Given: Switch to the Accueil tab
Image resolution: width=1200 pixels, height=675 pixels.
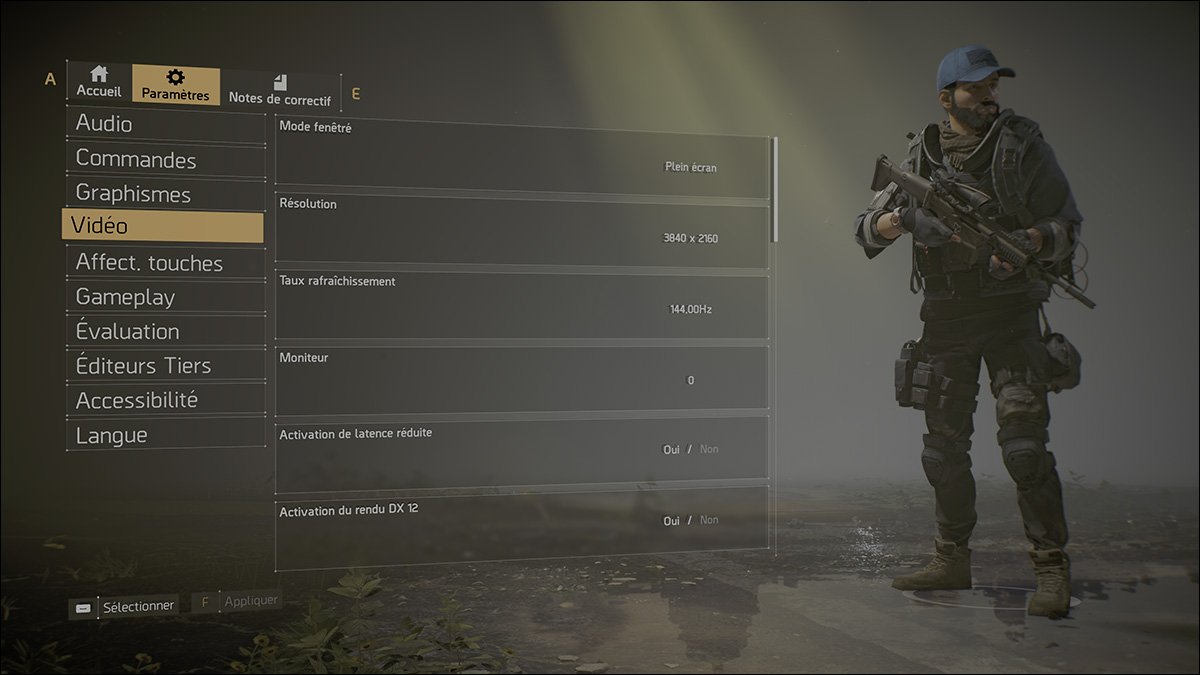Looking at the screenshot, I should [x=98, y=82].
